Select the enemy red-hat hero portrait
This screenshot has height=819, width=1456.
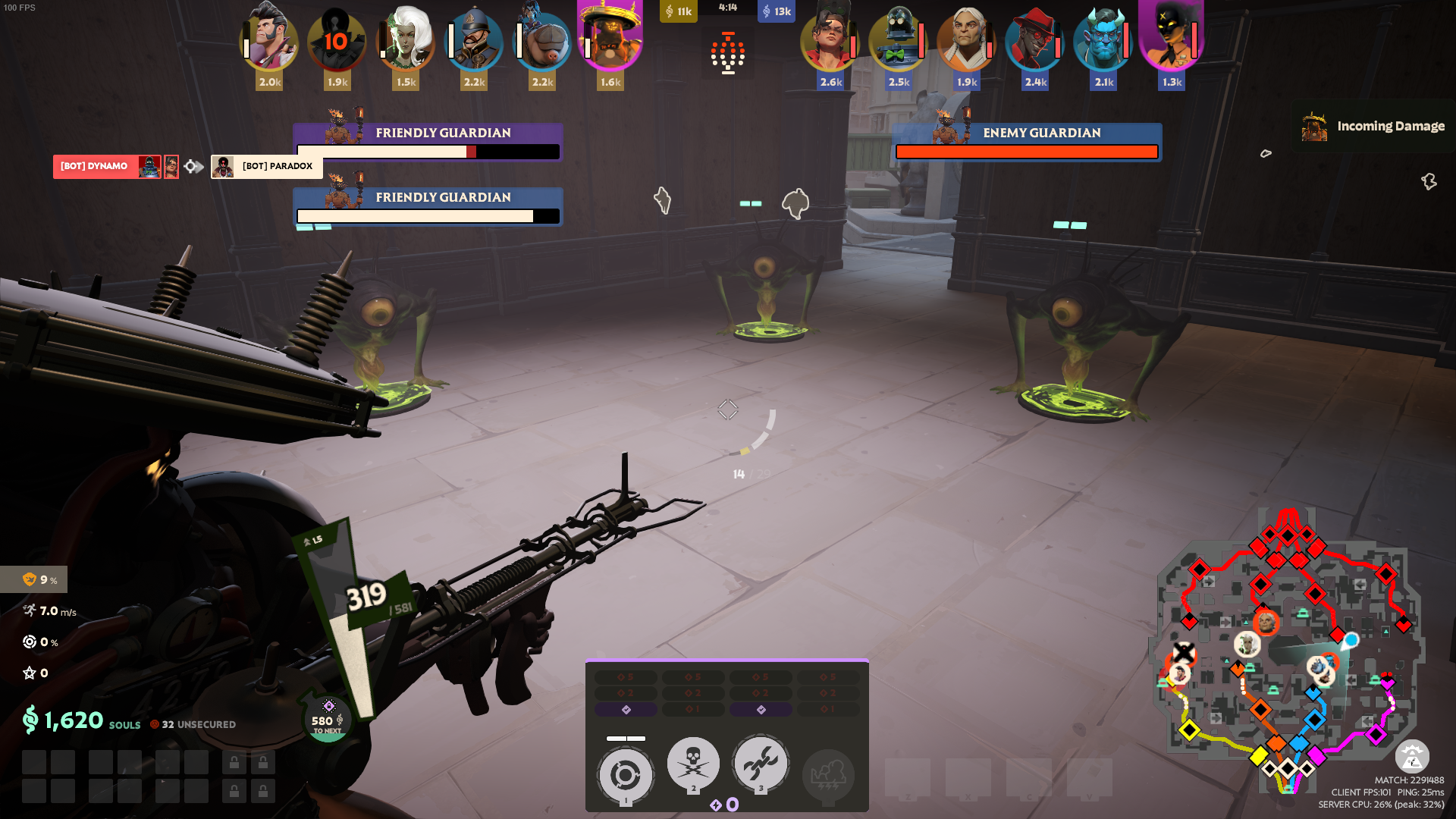tap(1035, 39)
